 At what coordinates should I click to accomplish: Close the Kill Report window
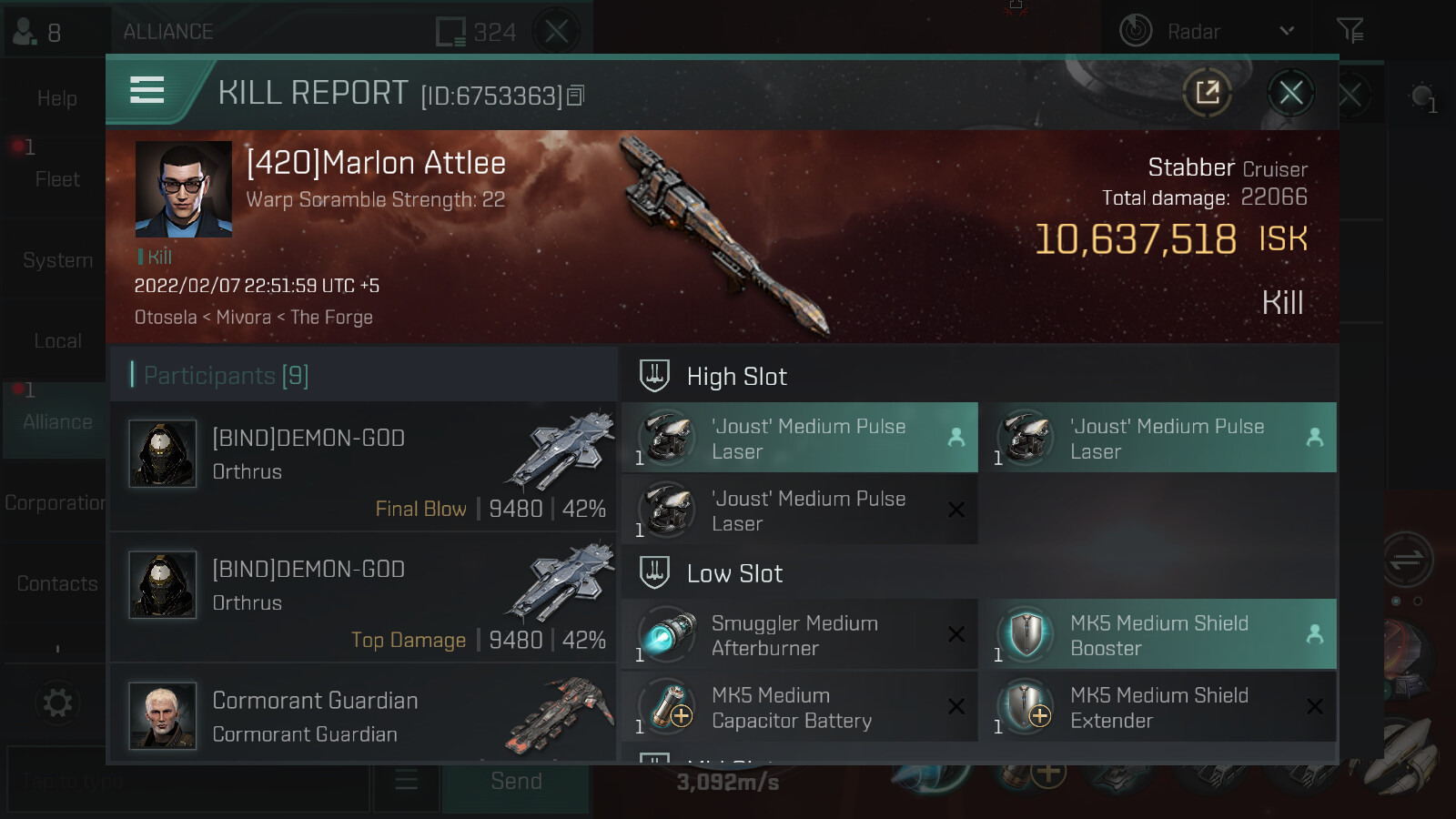pyautogui.click(x=1290, y=93)
